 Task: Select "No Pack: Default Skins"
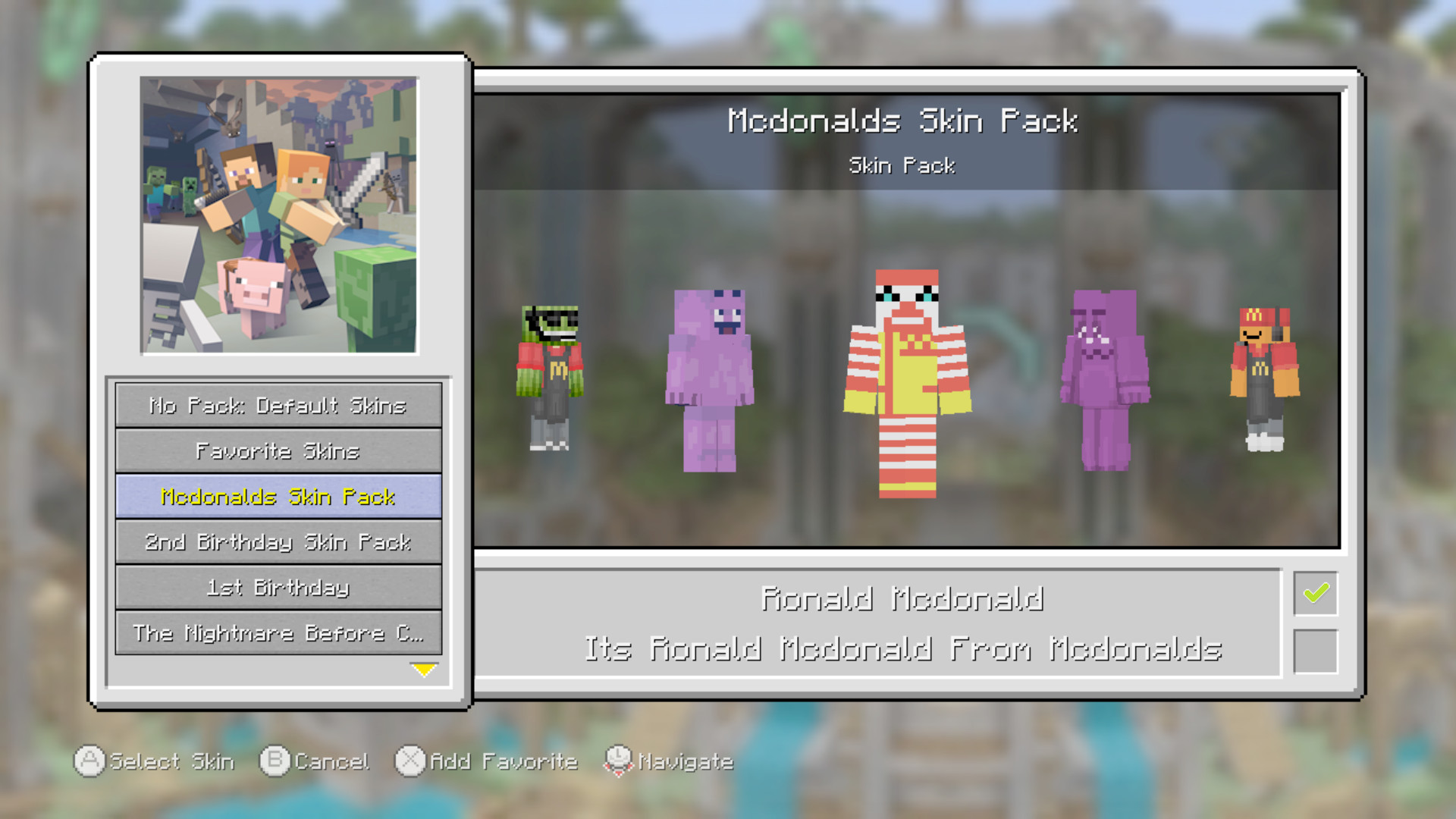(278, 406)
